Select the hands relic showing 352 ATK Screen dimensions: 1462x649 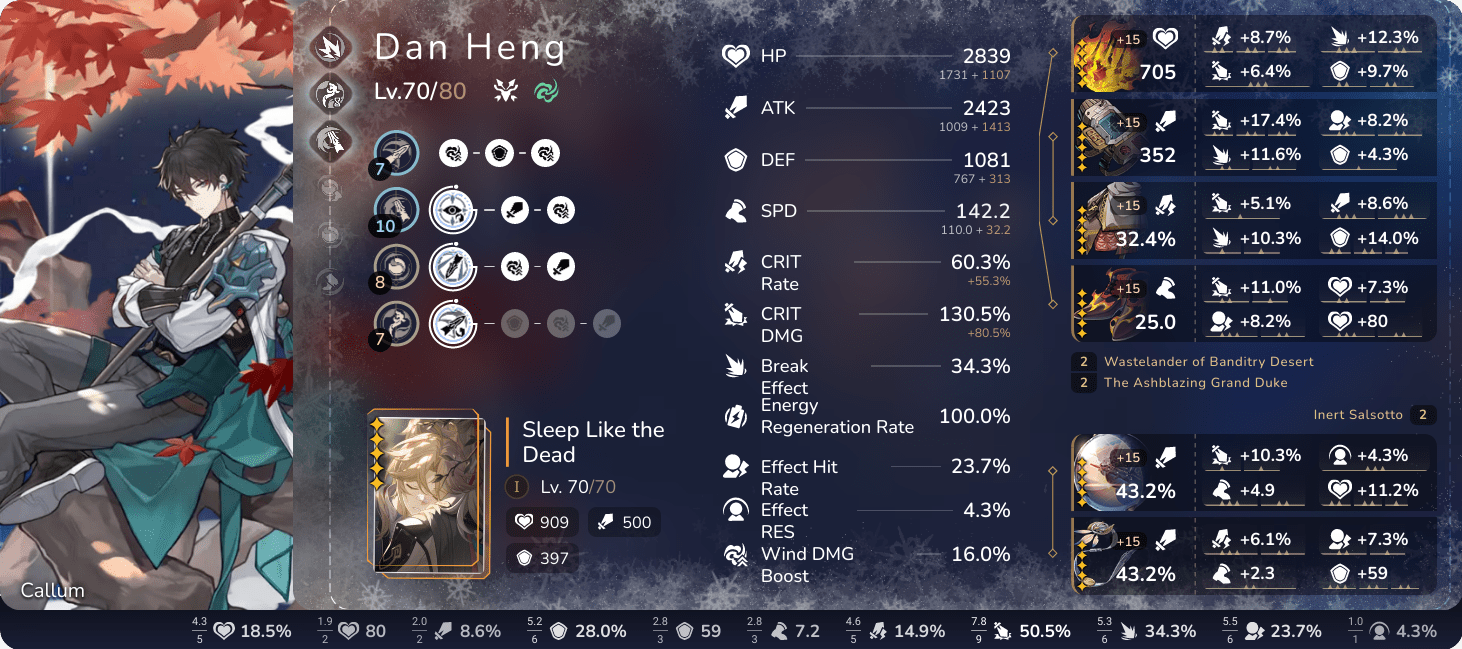click(x=1105, y=138)
